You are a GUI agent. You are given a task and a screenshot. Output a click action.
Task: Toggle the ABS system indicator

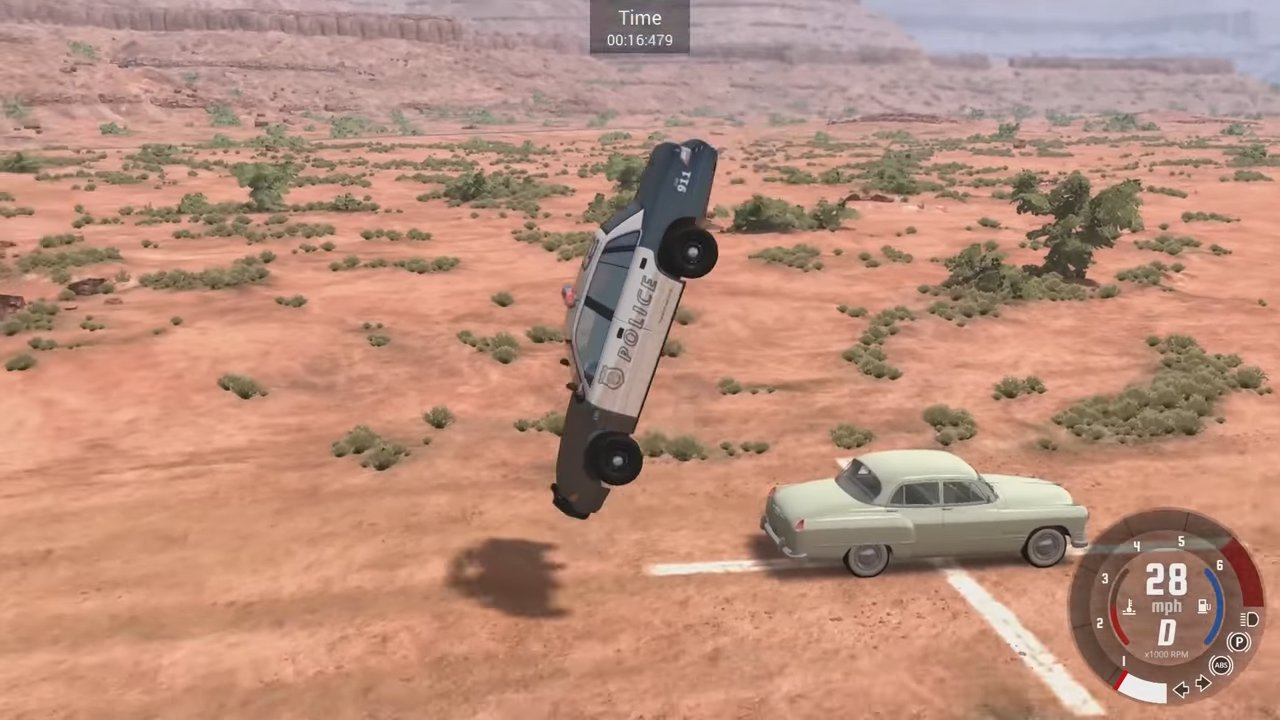tap(1222, 664)
